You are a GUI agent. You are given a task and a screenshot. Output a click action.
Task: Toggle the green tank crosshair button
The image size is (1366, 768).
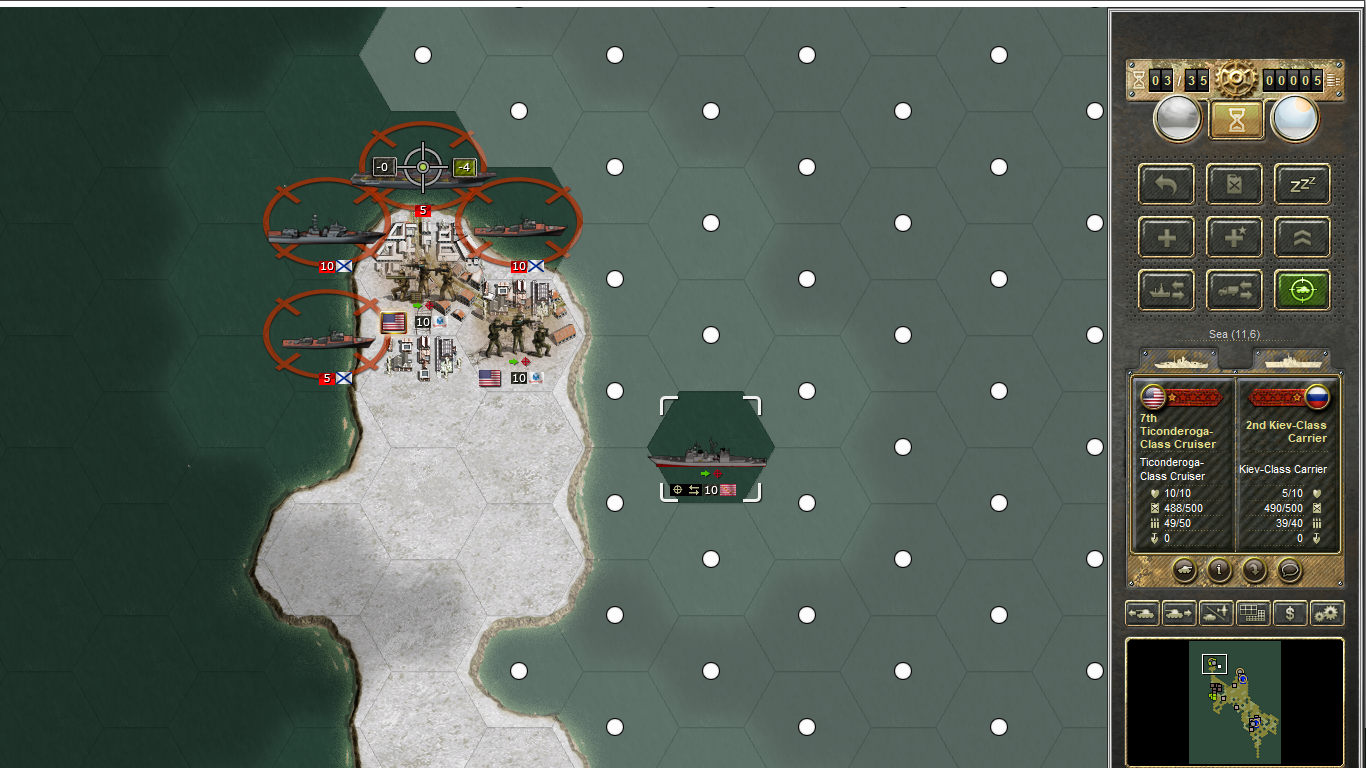(x=1302, y=291)
